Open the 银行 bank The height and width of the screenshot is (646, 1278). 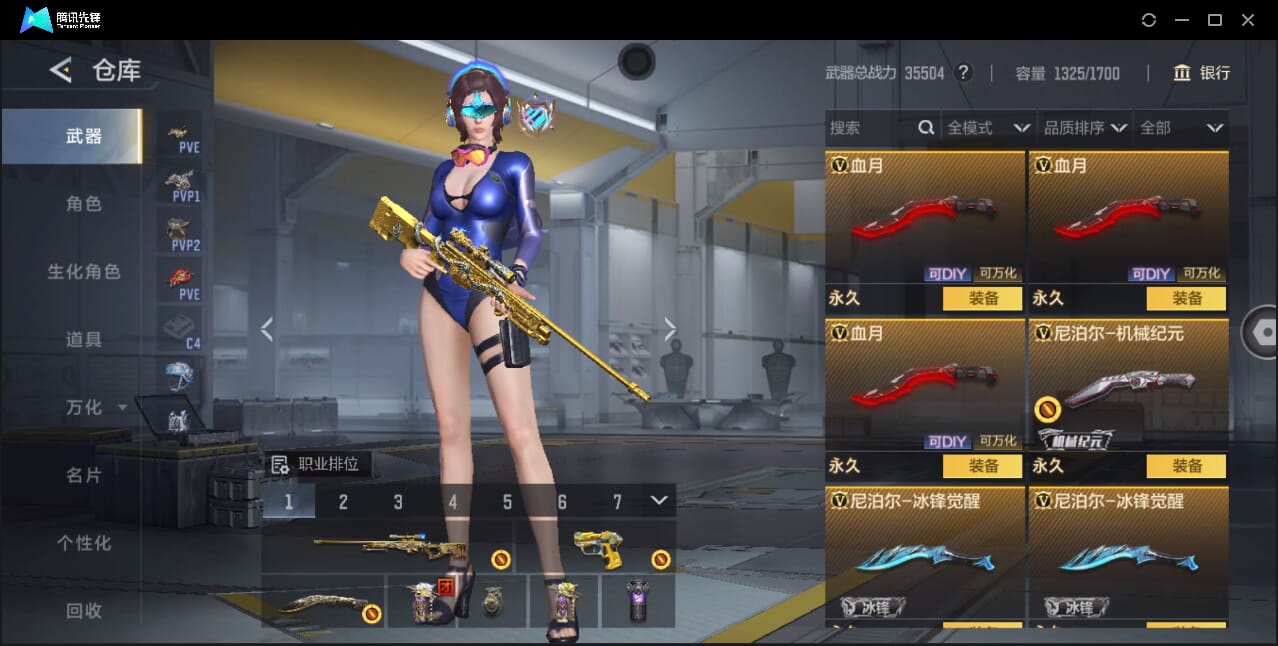[1201, 73]
